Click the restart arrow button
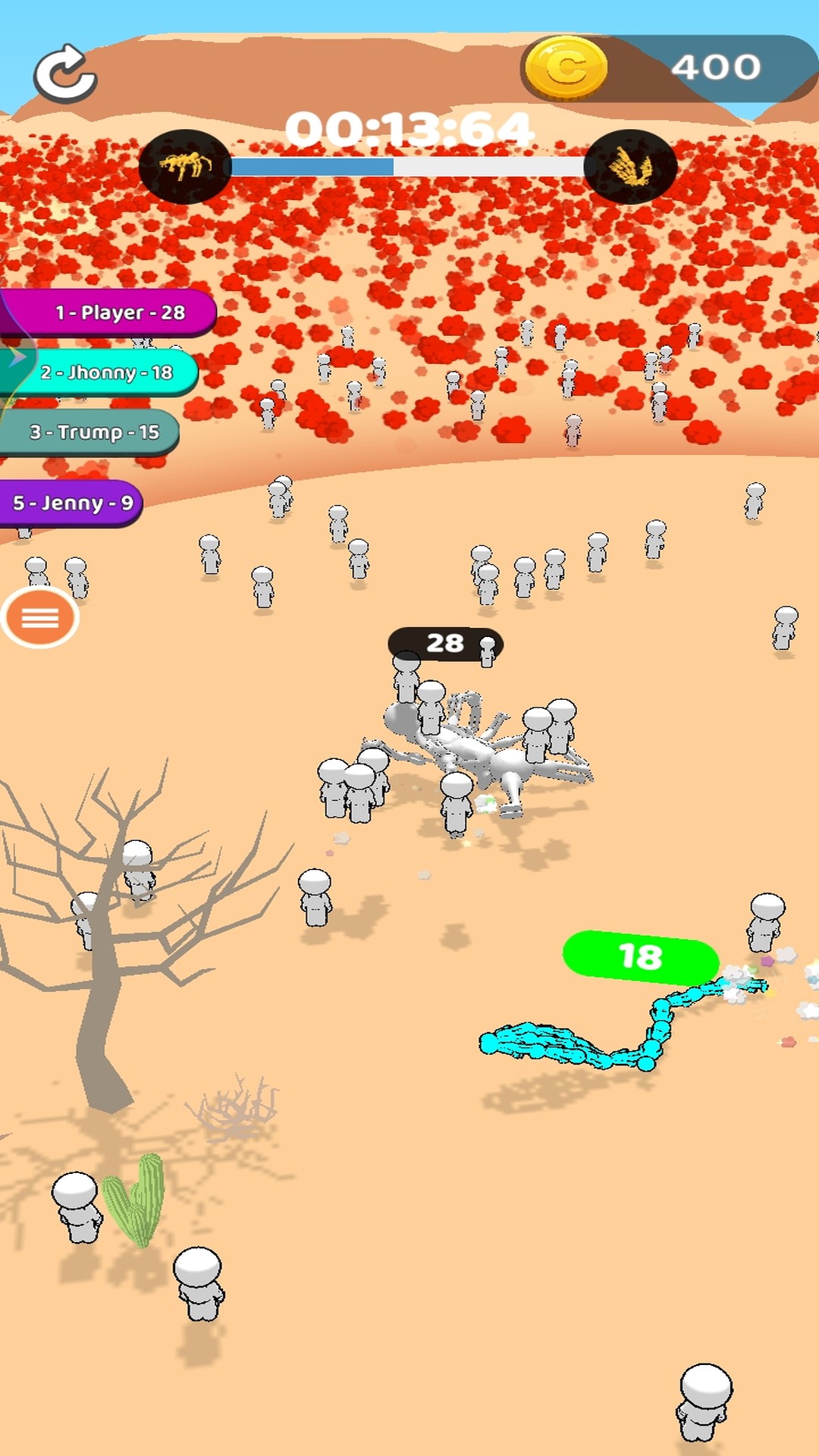The width and height of the screenshot is (819, 1456). pos(65,73)
